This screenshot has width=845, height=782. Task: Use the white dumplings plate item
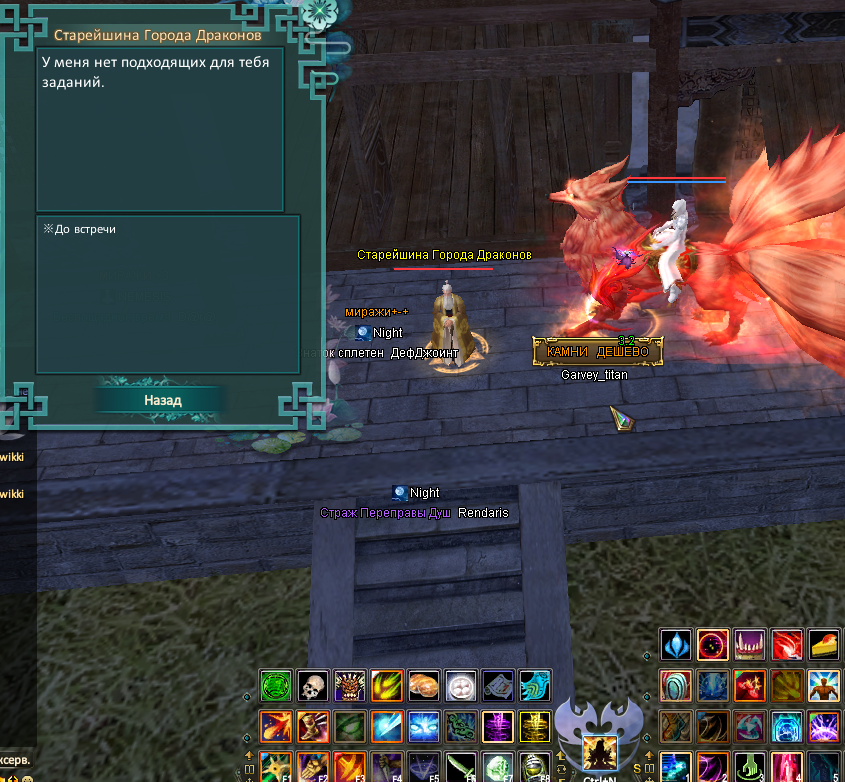(x=460, y=685)
